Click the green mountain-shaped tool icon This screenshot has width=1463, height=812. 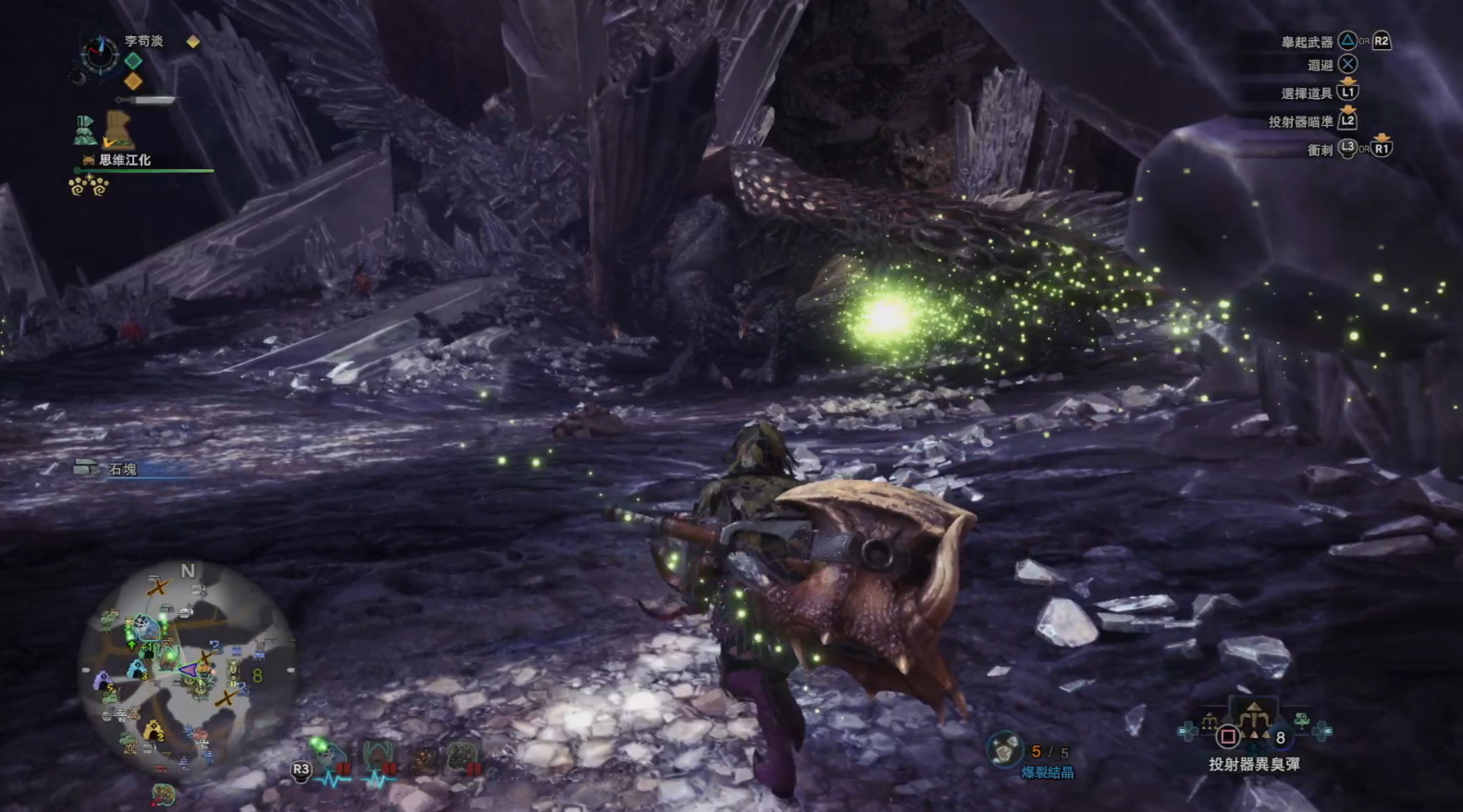pyautogui.click(x=85, y=130)
